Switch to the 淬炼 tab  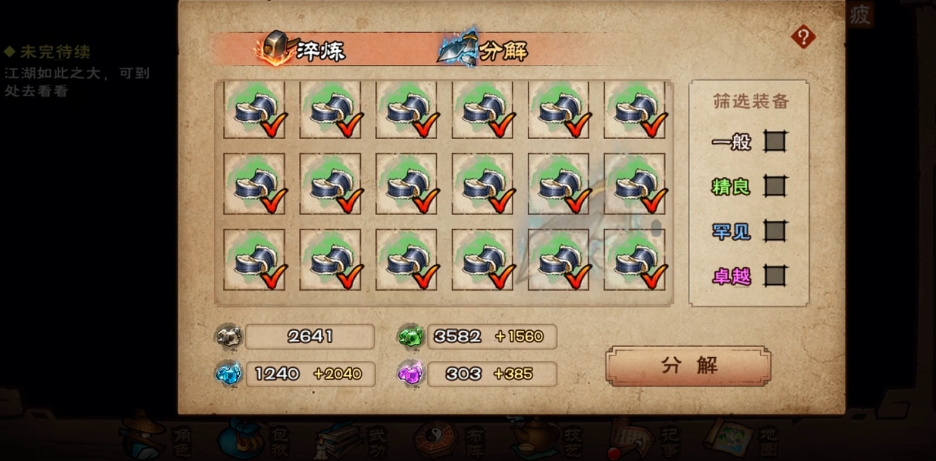click(x=305, y=50)
